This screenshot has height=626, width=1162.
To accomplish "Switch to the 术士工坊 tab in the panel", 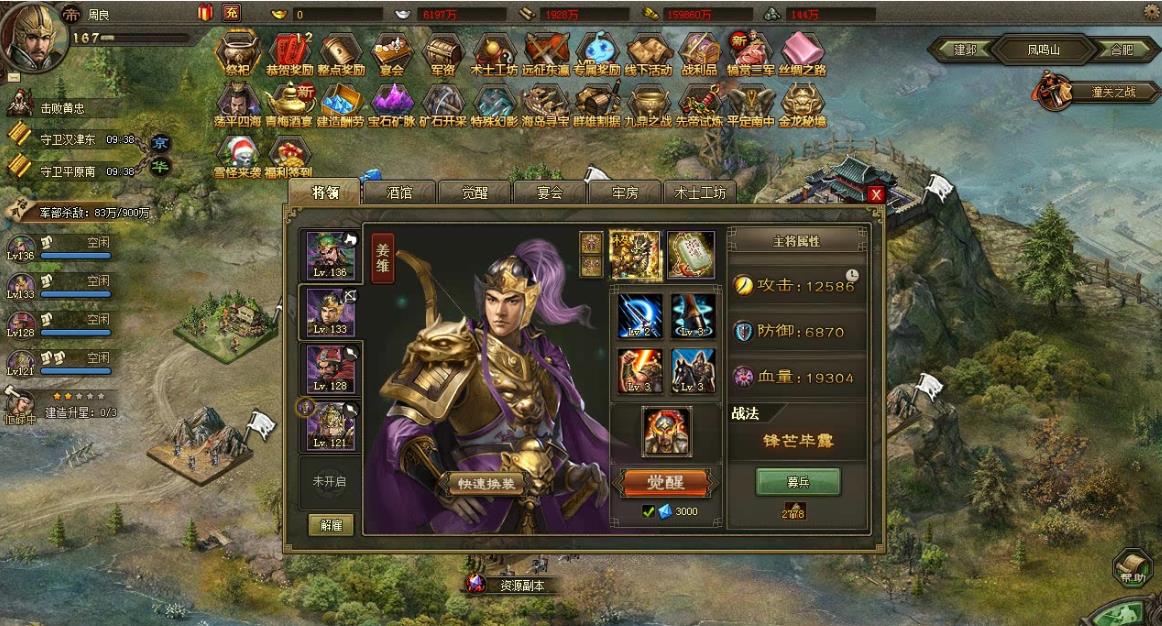I will pos(700,193).
